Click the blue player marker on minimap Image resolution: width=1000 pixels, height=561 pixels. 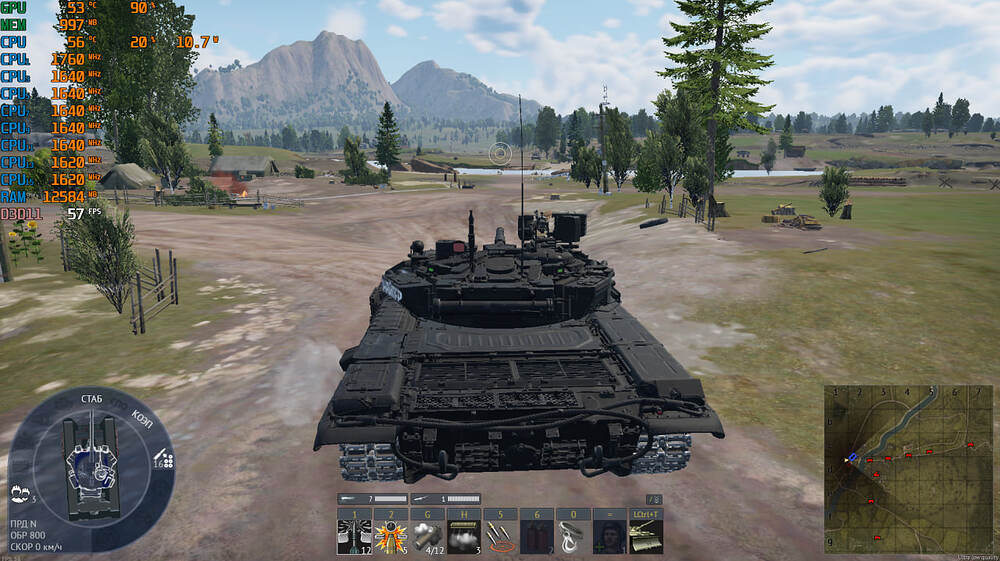pos(852,457)
